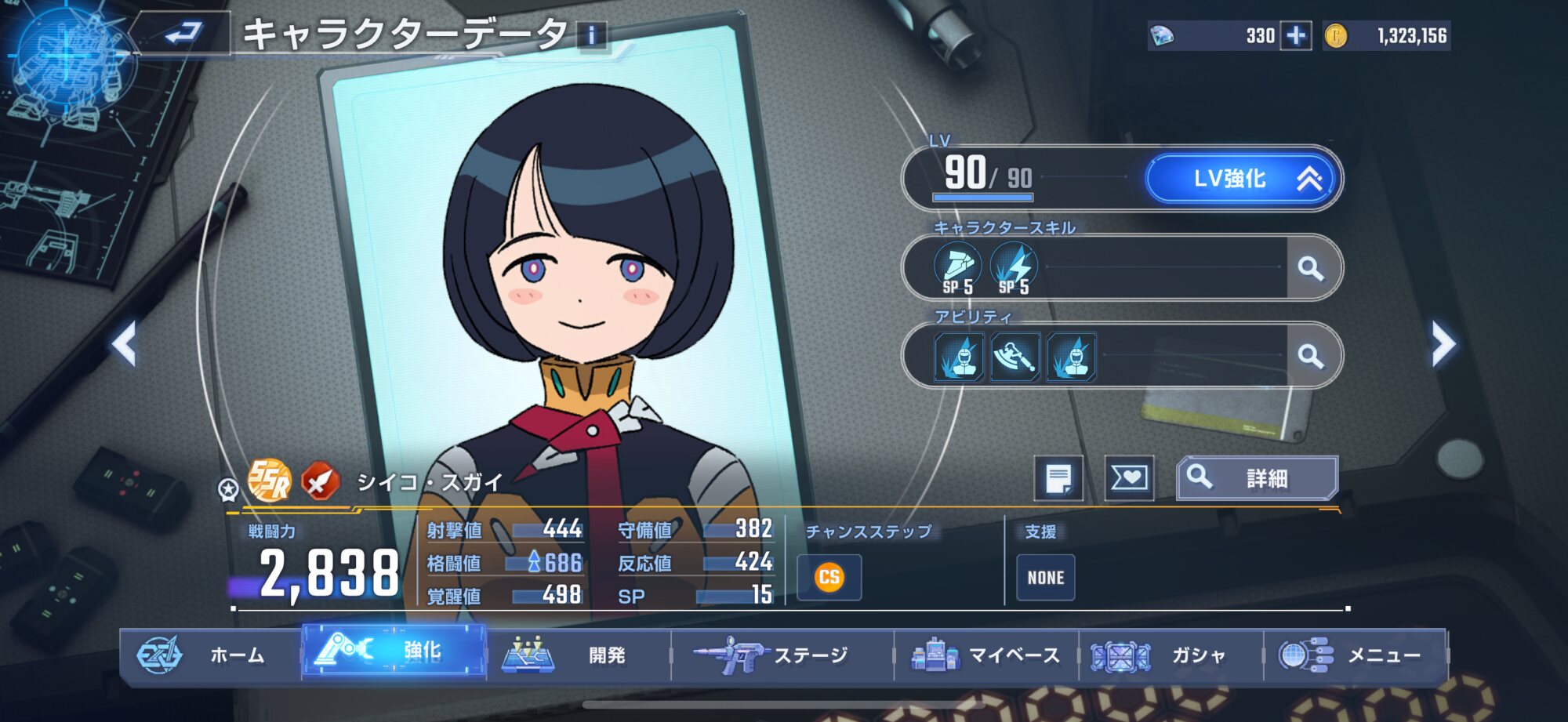Inspect abilities with the magnifier button

click(x=1311, y=357)
